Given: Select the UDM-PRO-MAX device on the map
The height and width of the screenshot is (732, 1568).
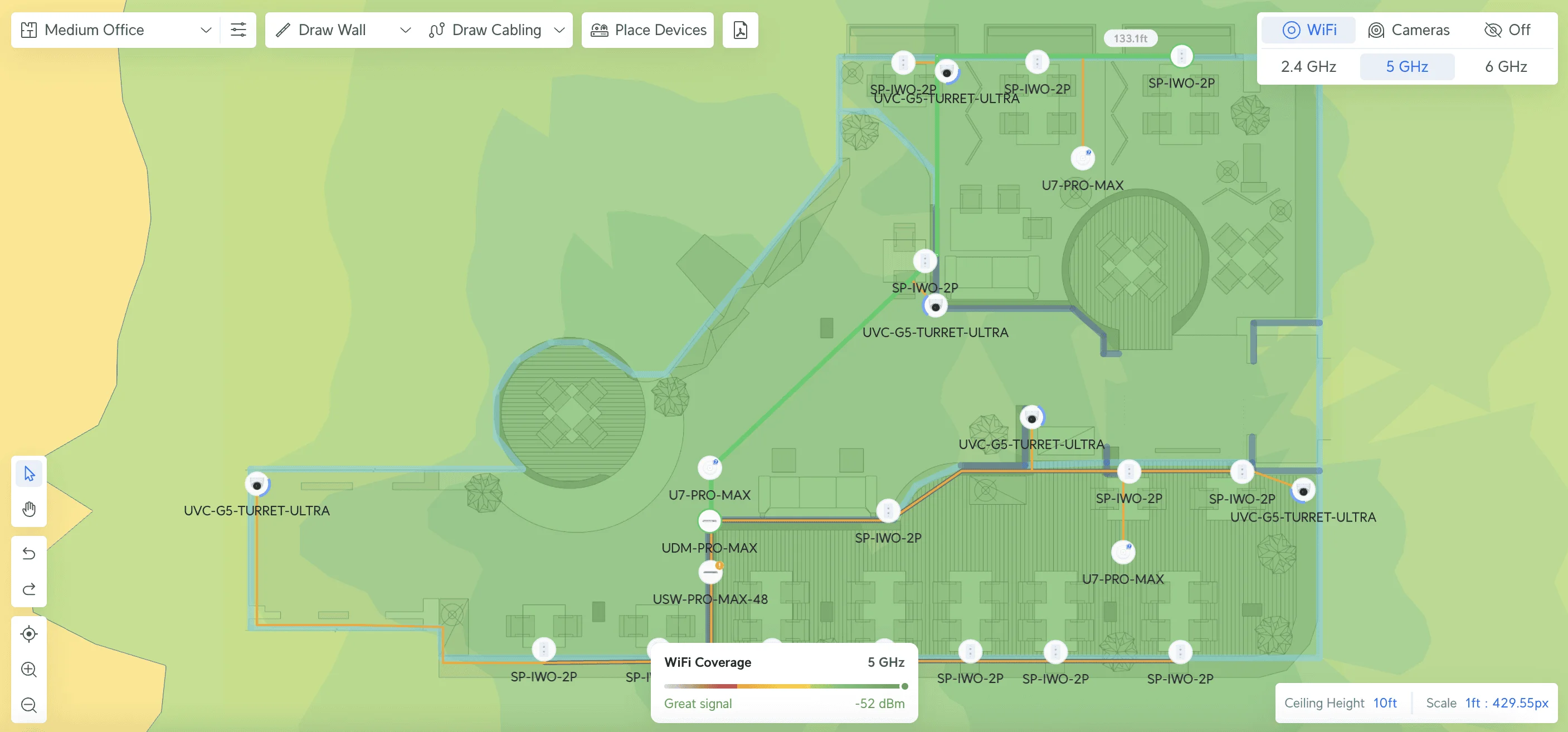Looking at the screenshot, I should (x=709, y=520).
